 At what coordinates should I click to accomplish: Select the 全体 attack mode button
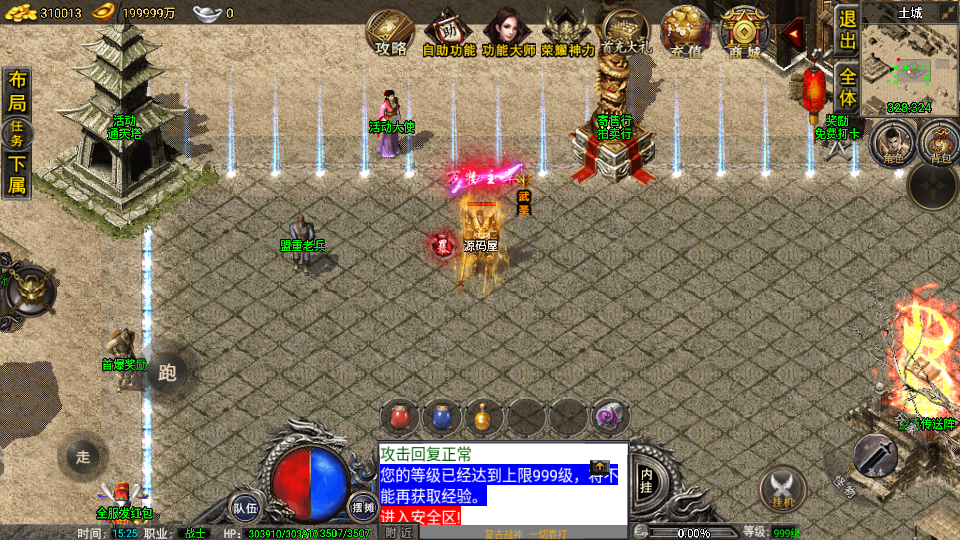pos(848,87)
